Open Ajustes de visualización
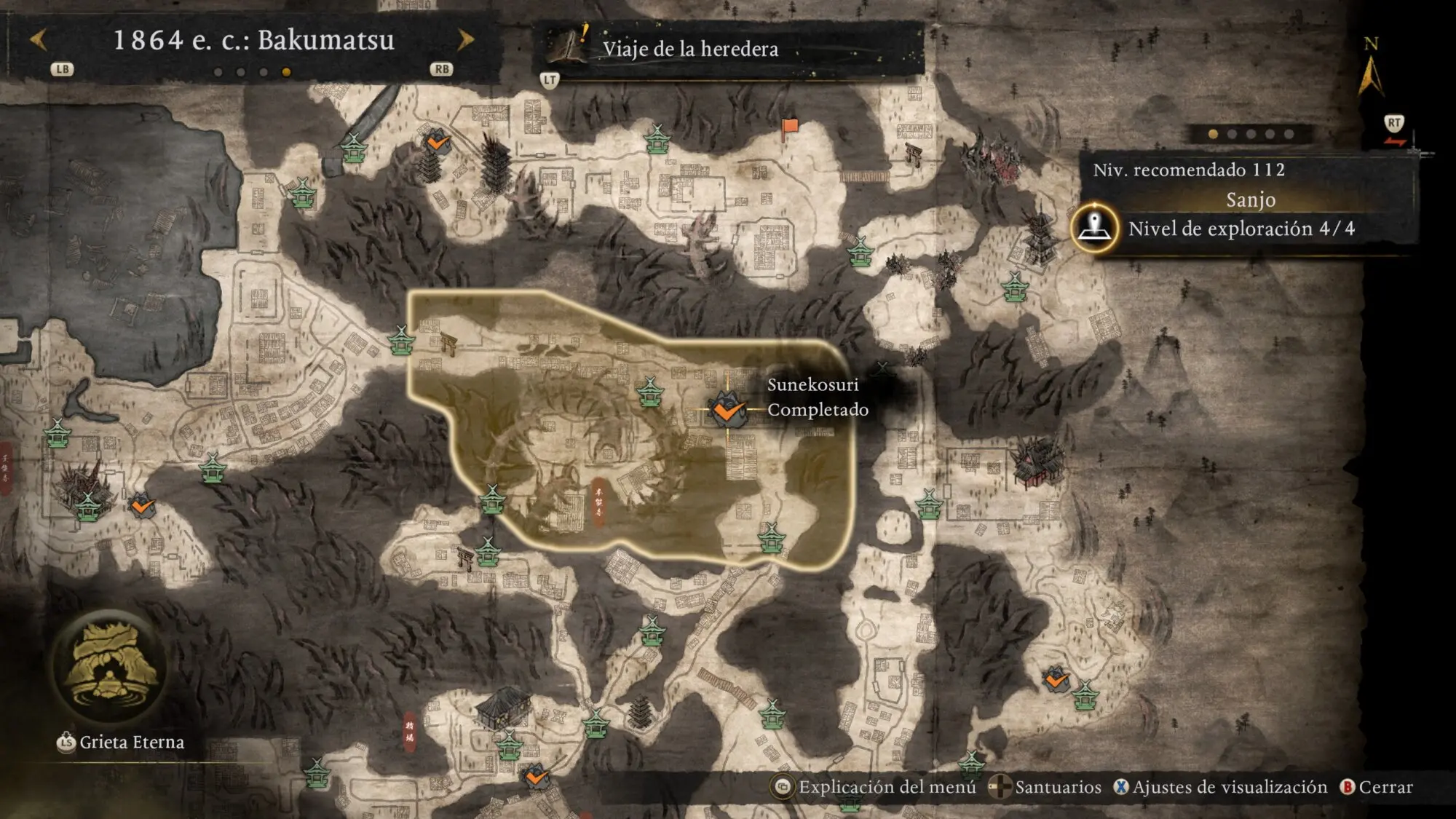Screen dimensions: 1456x819 [x=1221, y=787]
